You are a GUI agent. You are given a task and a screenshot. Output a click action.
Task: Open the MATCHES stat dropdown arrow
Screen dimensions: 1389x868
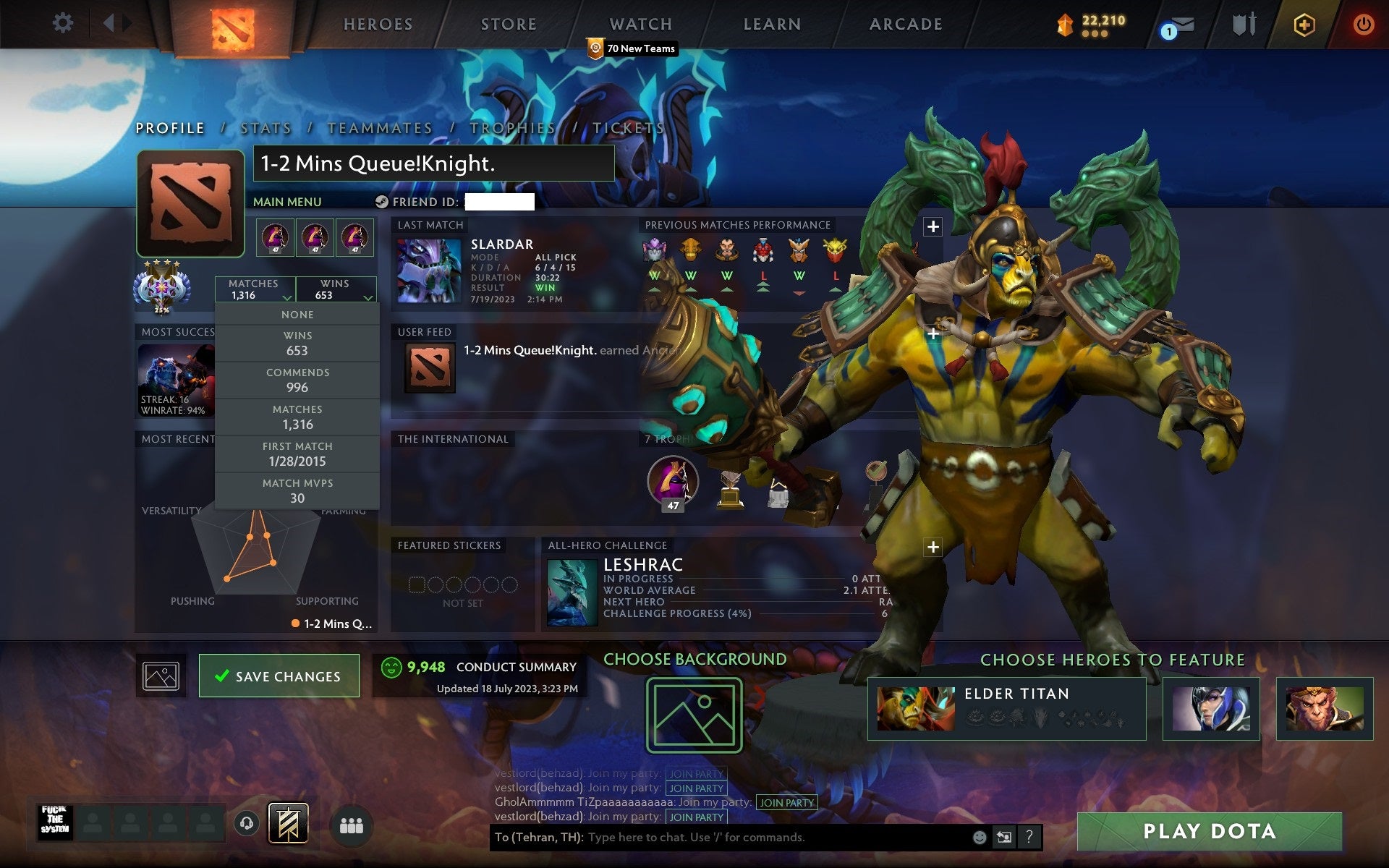(x=288, y=297)
